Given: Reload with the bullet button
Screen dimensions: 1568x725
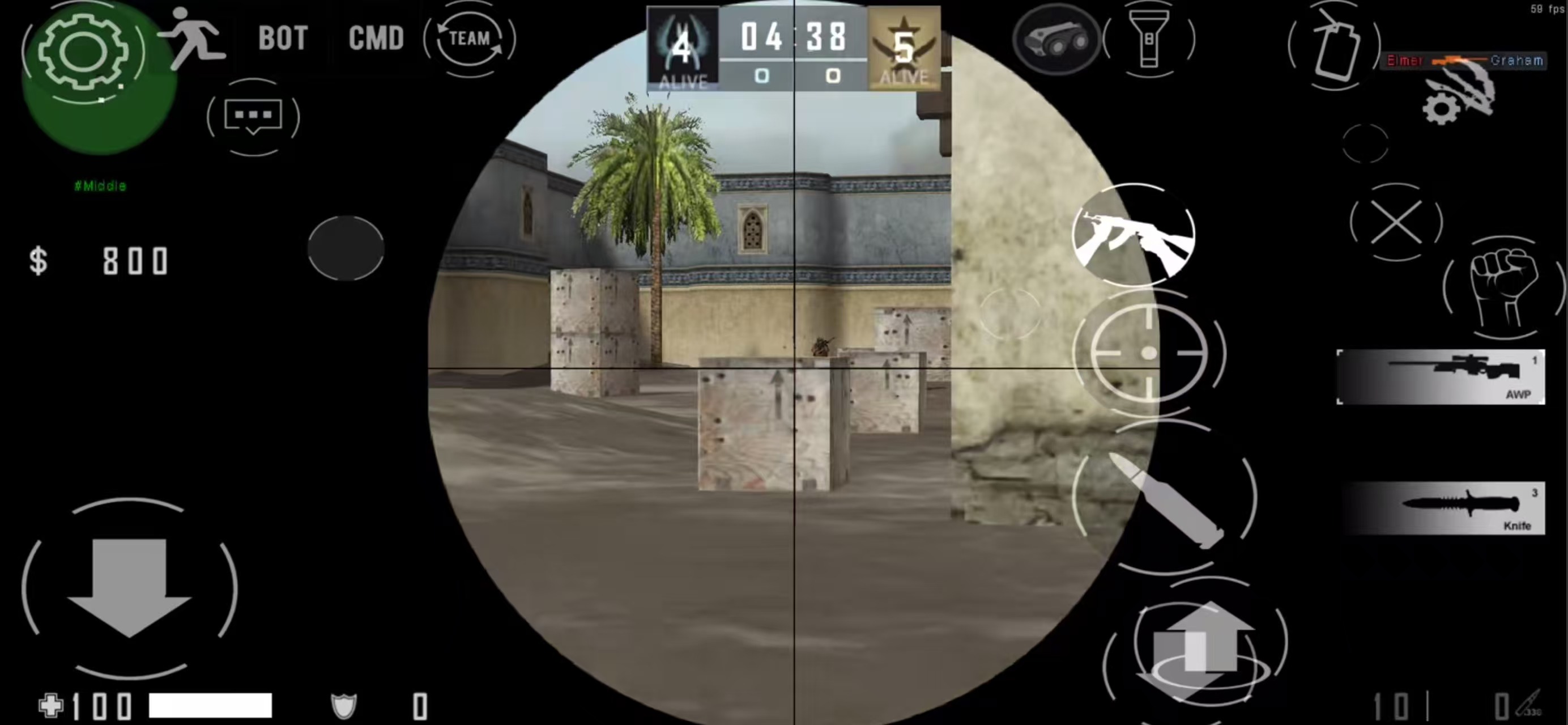Looking at the screenshot, I should 1165,498.
